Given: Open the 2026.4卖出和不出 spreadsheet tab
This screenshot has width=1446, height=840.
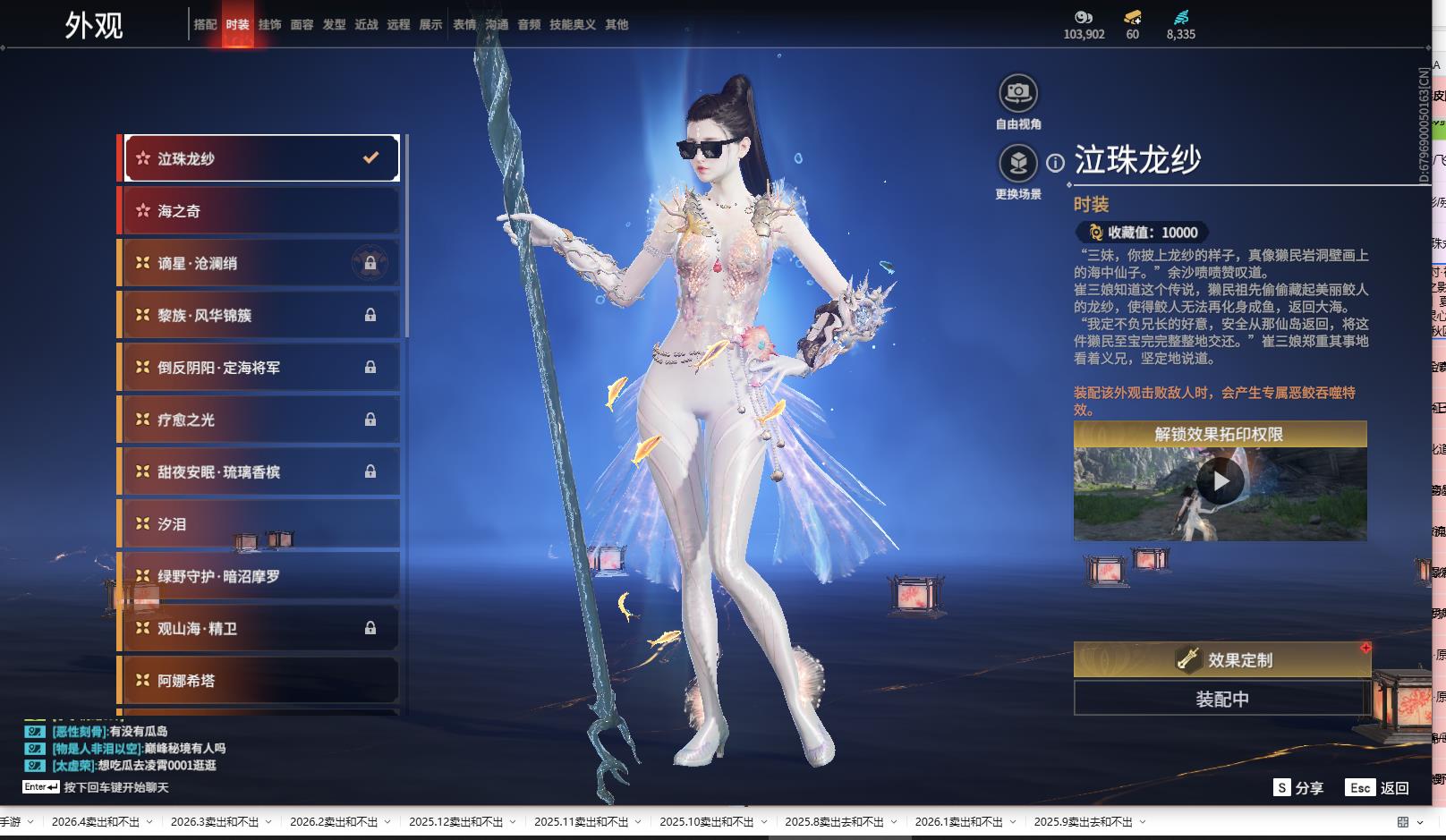Looking at the screenshot, I should pyautogui.click(x=95, y=822).
